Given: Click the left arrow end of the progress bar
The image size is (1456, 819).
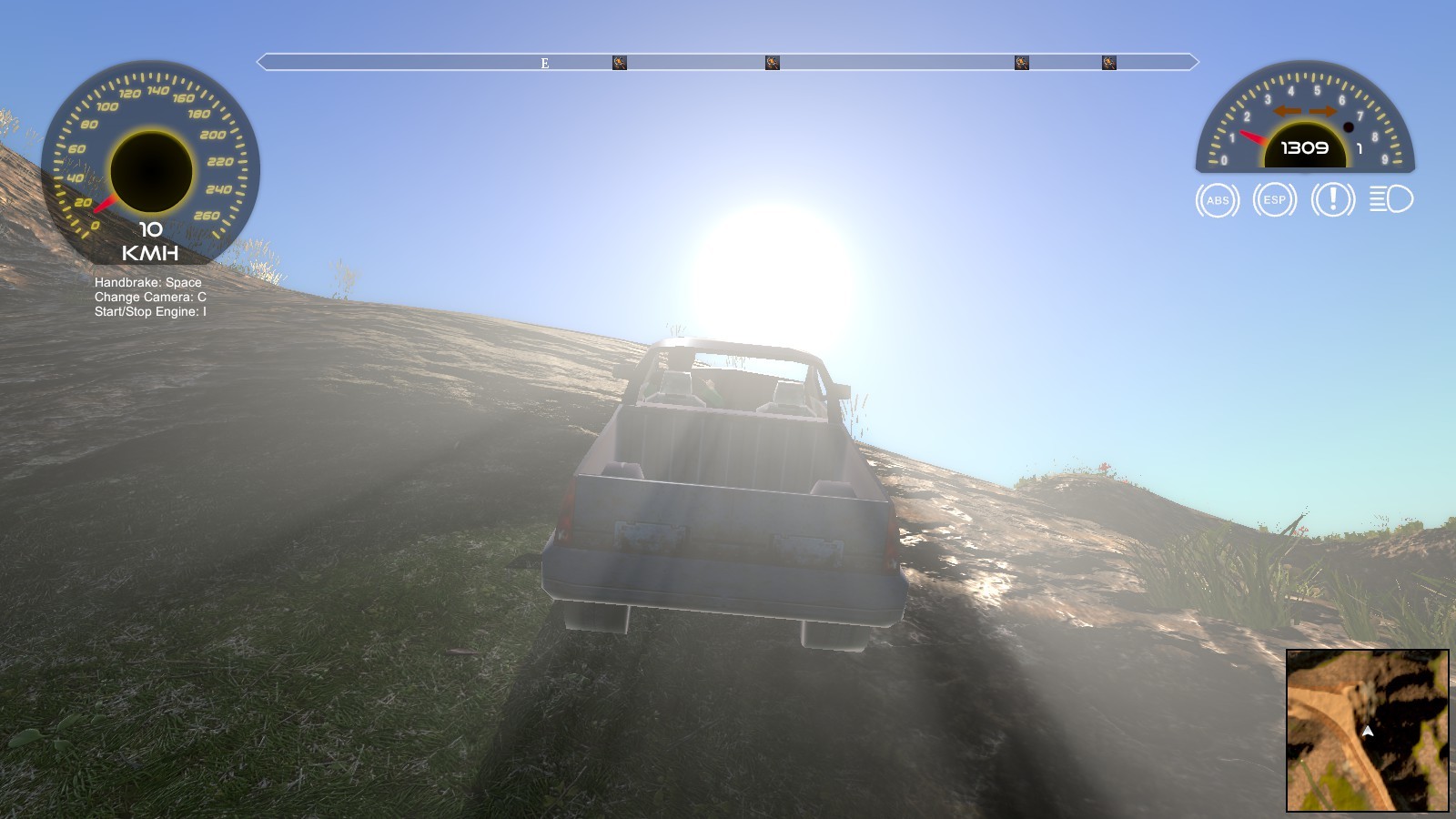Looking at the screenshot, I should 262,63.
